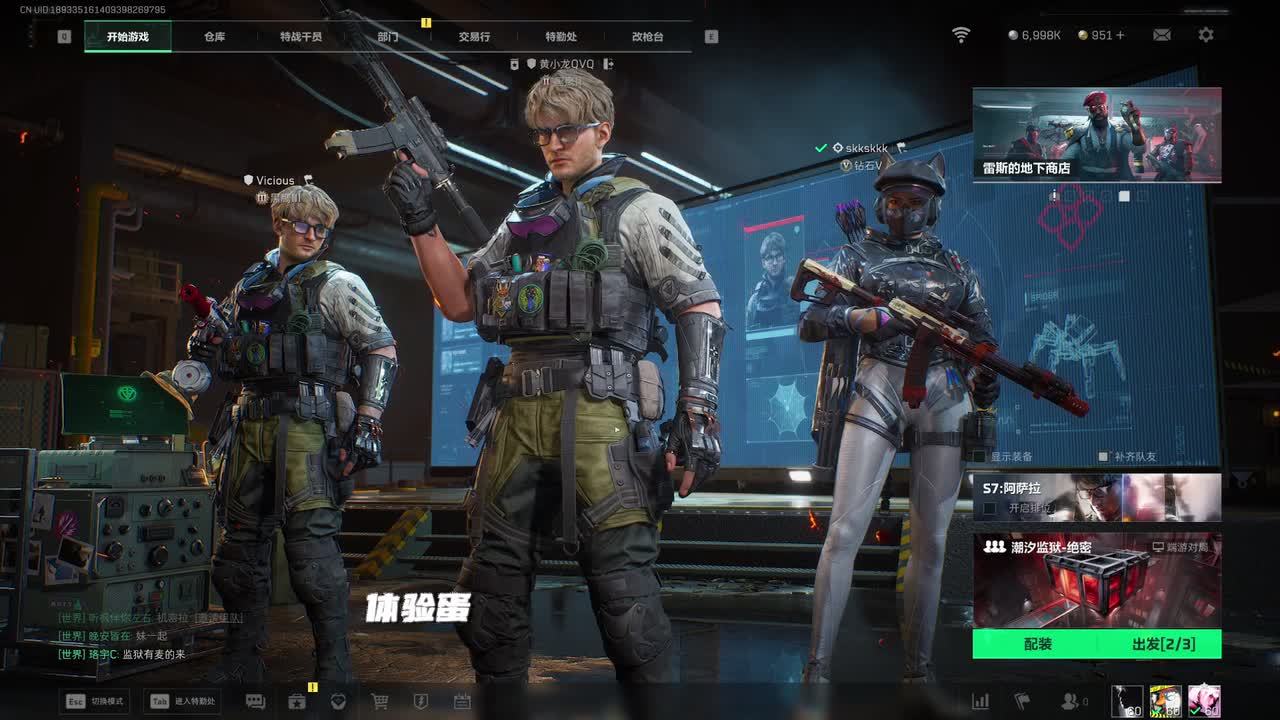Image resolution: width=1280 pixels, height=720 pixels.
Task: Select the 部门 department tab
Action: pos(388,37)
